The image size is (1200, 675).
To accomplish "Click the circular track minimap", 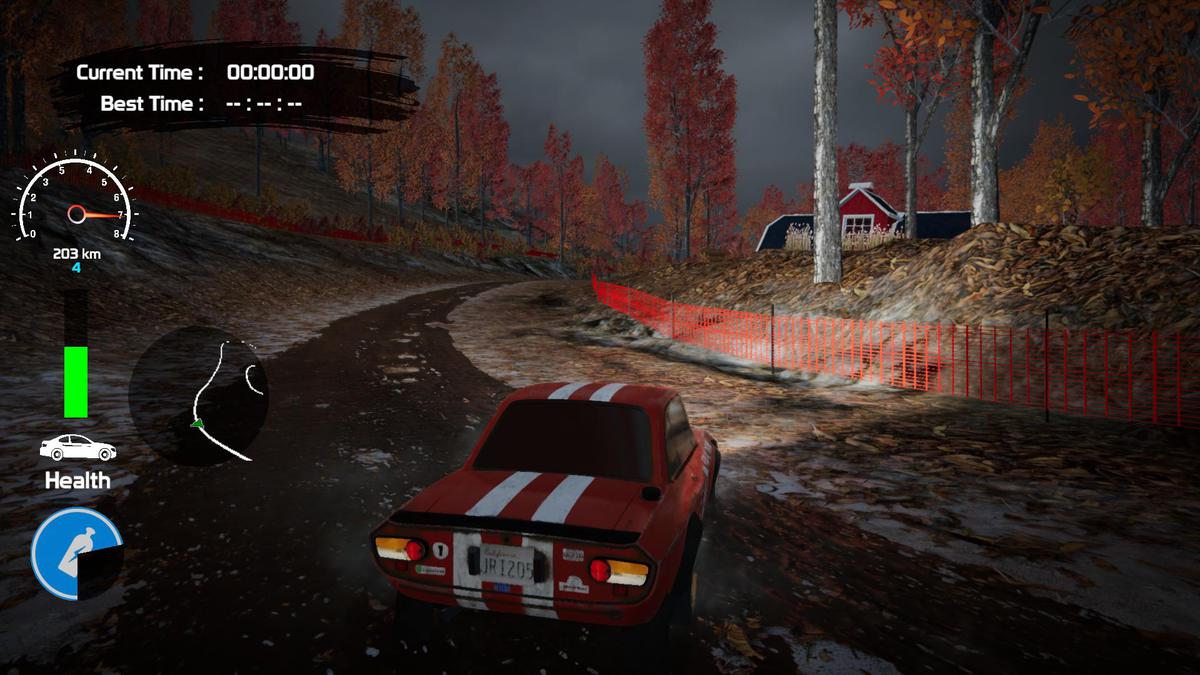I will tap(198, 396).
